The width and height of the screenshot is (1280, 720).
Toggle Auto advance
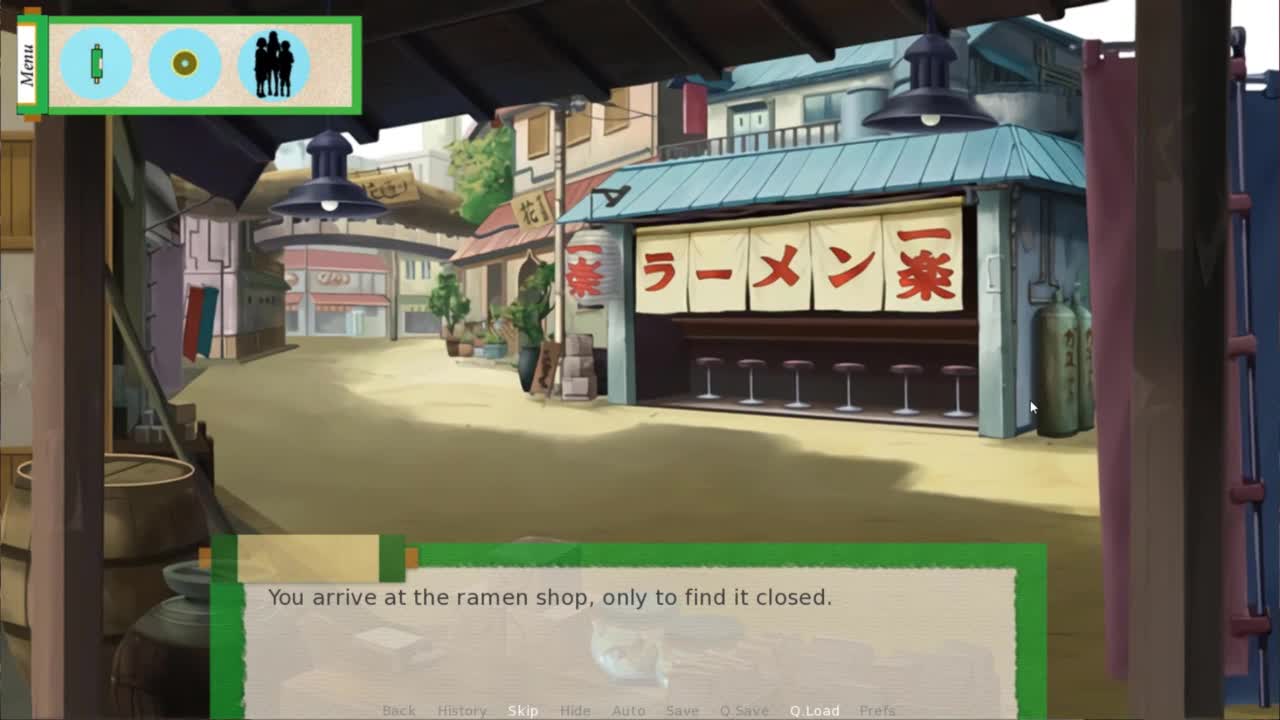coord(628,710)
